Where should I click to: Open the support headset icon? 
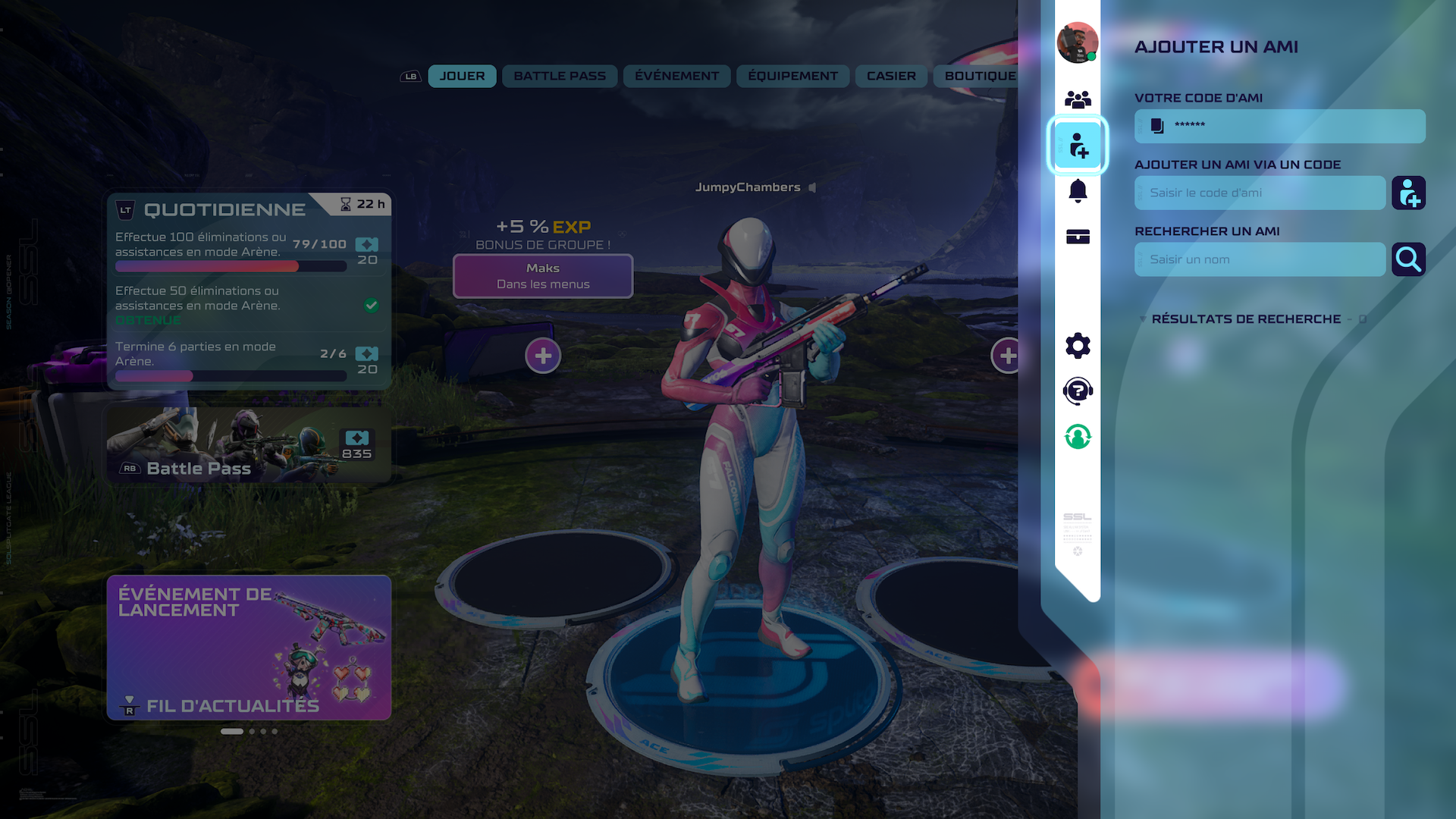click(1078, 391)
